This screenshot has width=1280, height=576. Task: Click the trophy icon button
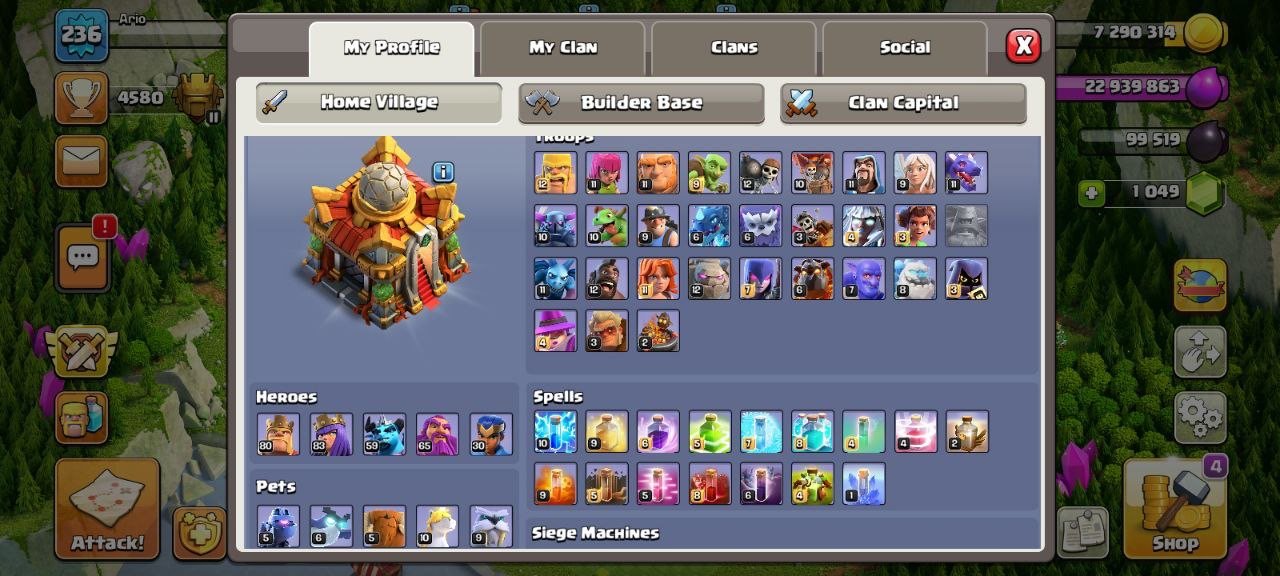81,98
